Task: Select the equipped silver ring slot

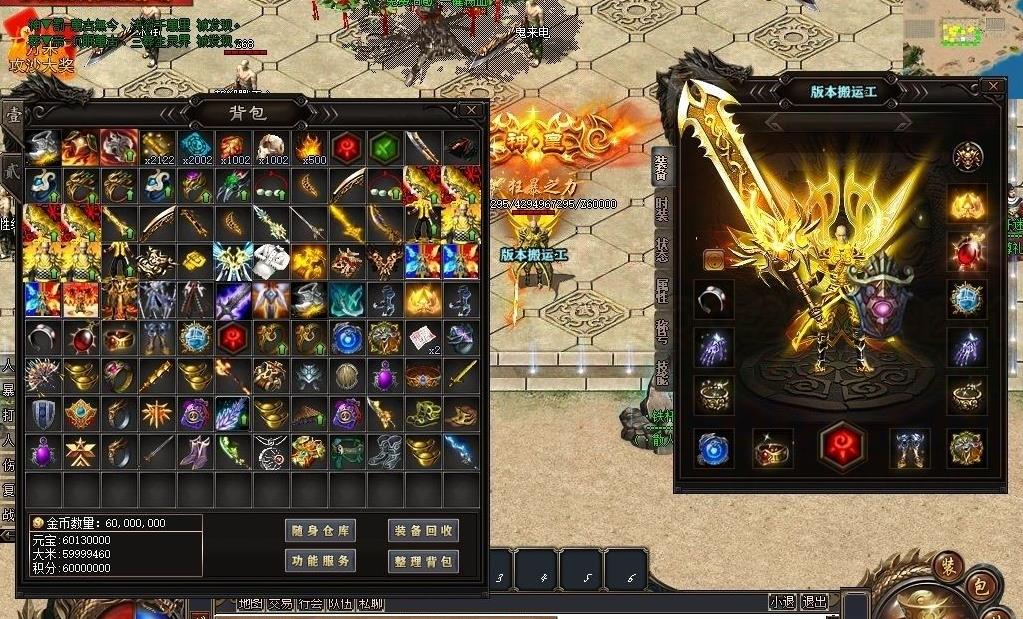Action: [713, 298]
